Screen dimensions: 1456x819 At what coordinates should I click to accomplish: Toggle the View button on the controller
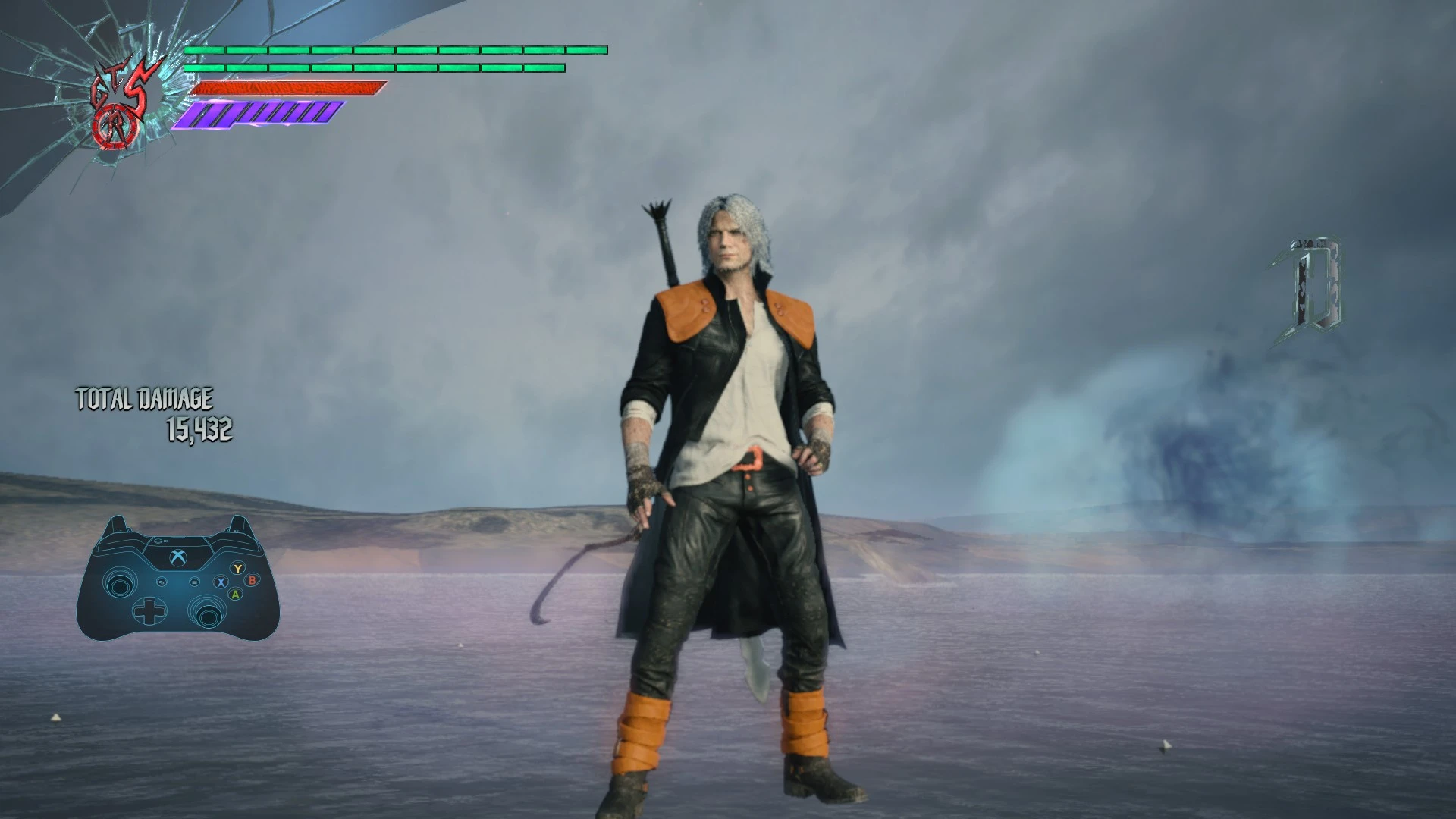pyautogui.click(x=162, y=582)
